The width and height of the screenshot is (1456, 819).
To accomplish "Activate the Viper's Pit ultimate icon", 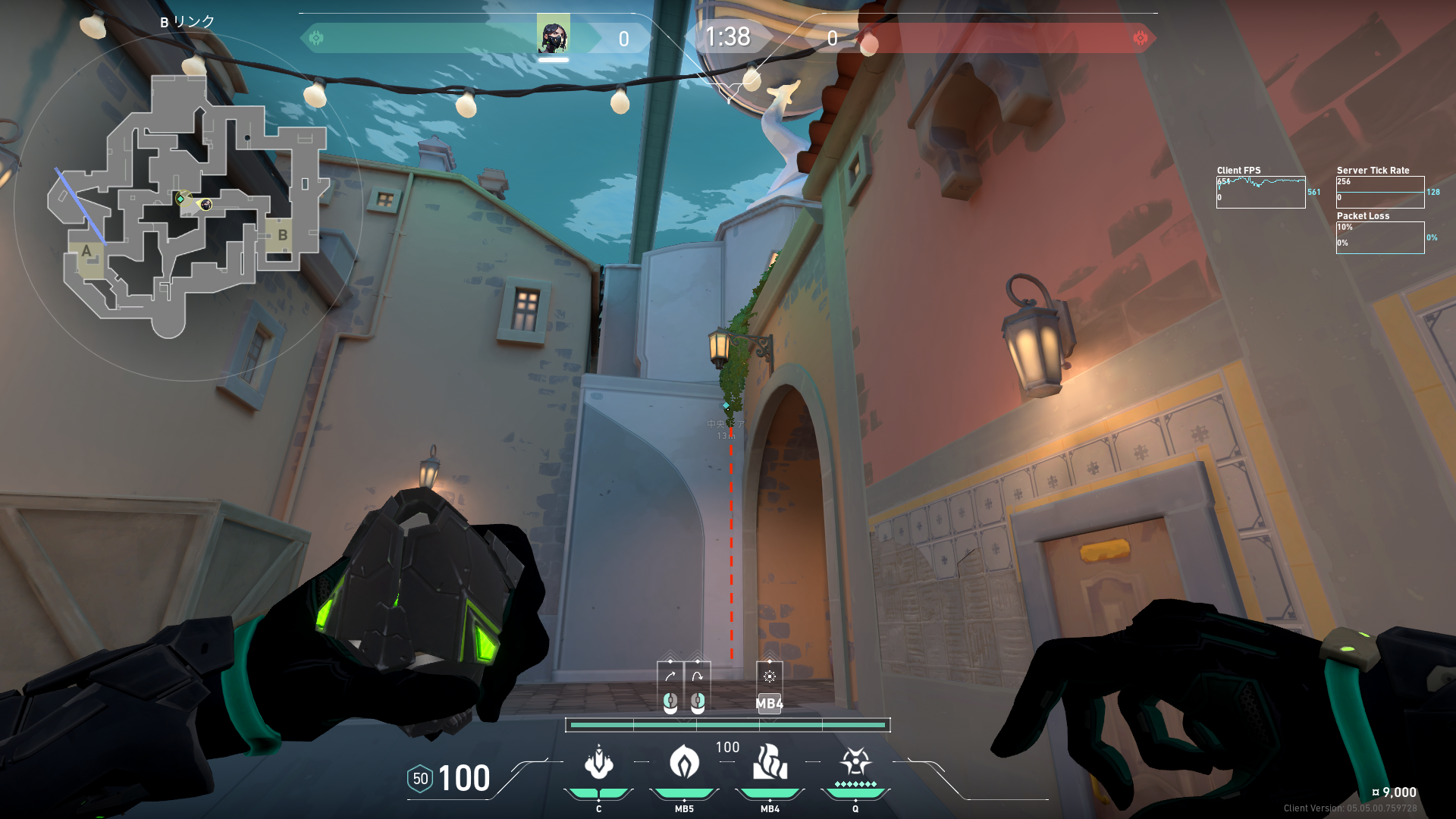I will (855, 763).
